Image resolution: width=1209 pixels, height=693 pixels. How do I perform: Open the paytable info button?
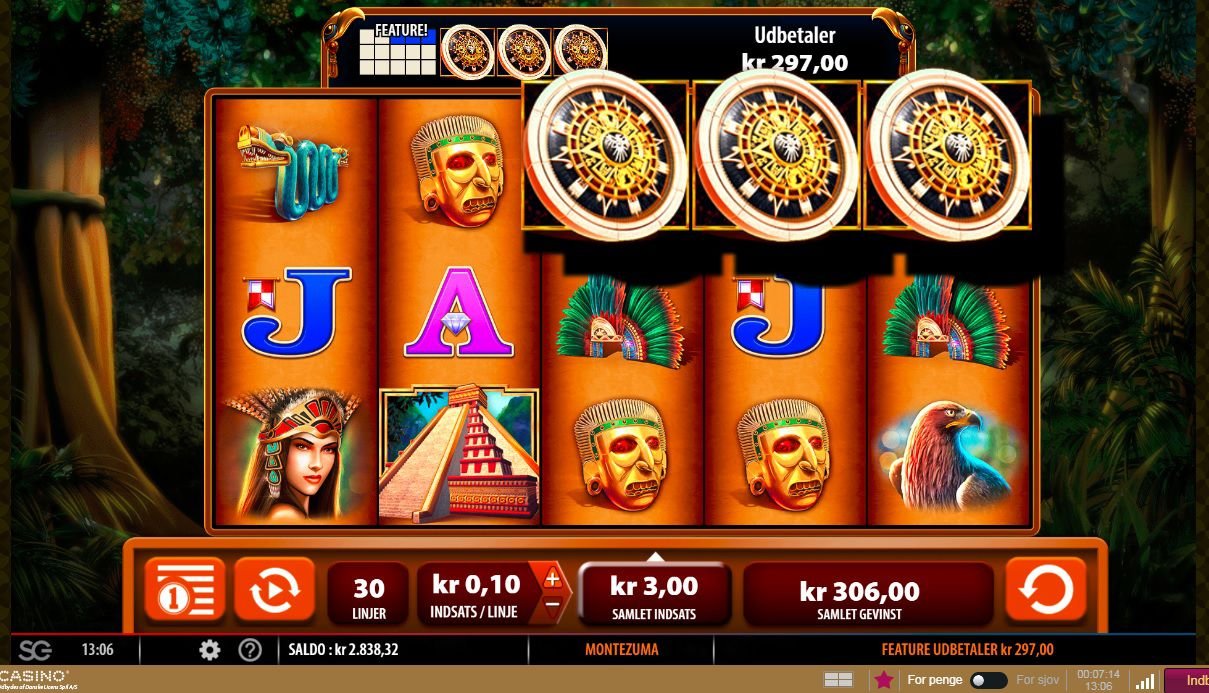click(x=185, y=591)
